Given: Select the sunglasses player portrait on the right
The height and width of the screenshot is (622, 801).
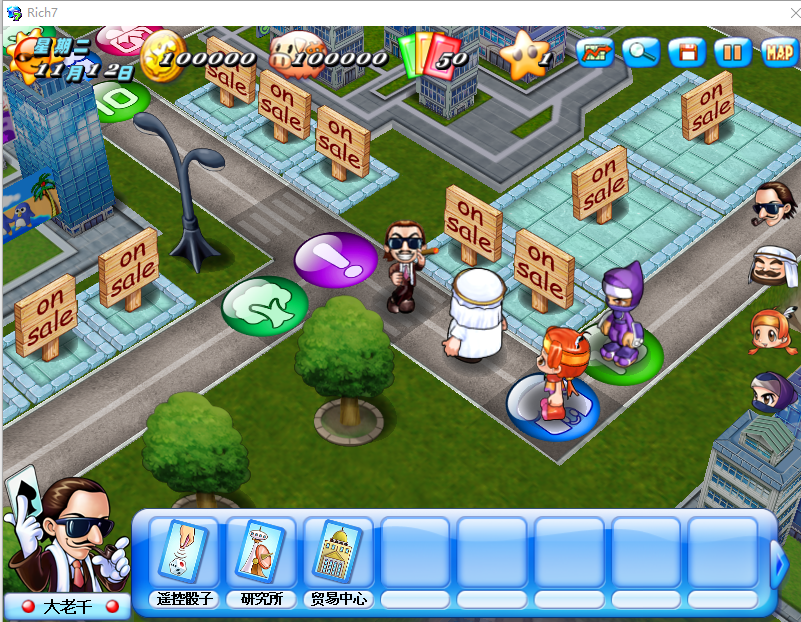Looking at the screenshot, I should [772, 207].
